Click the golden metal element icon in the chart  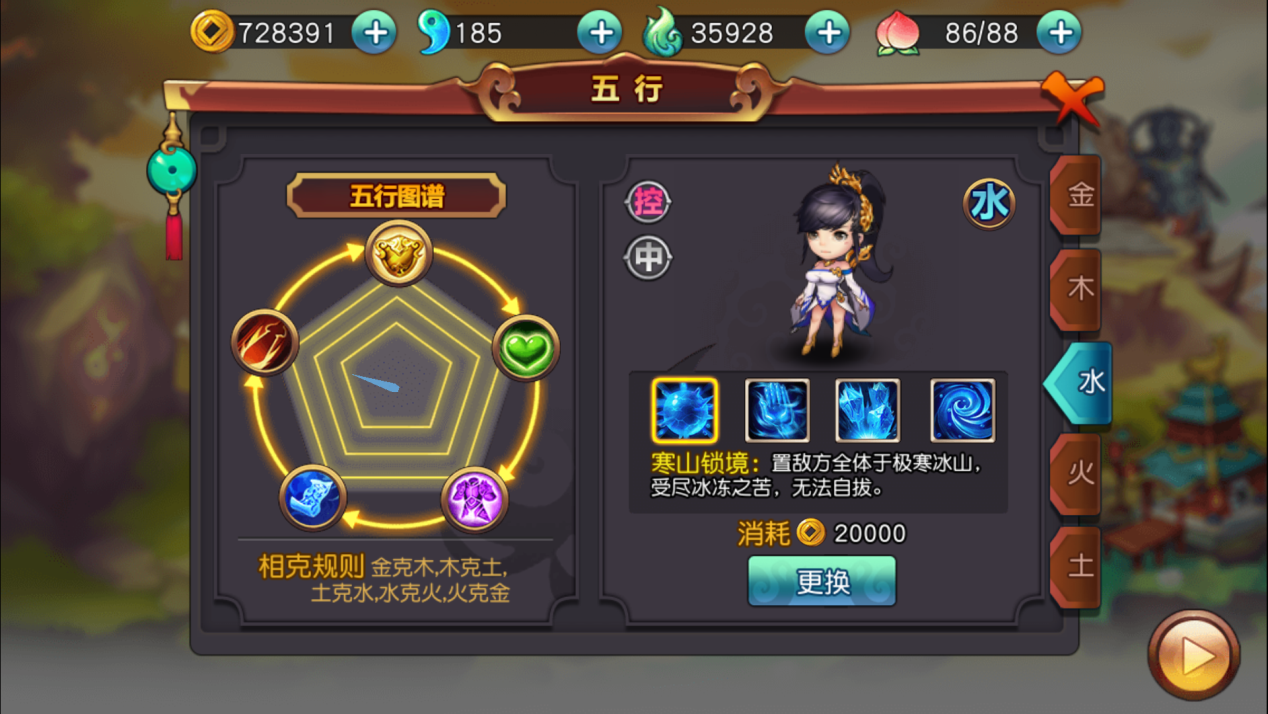pyautogui.click(x=398, y=254)
